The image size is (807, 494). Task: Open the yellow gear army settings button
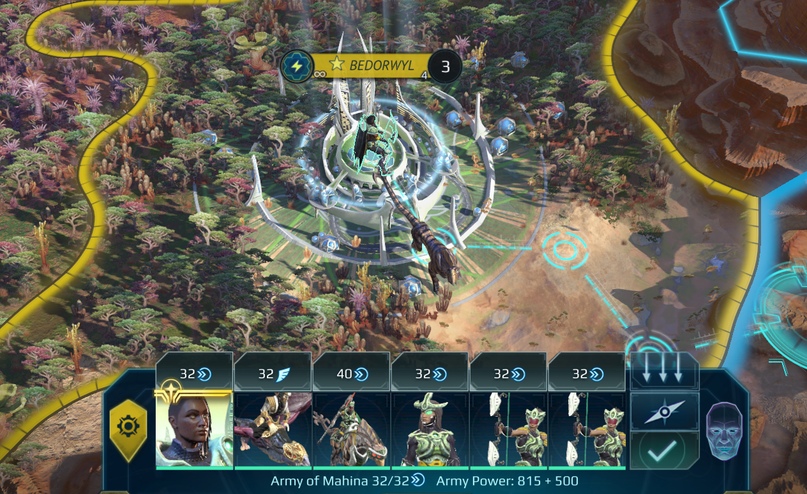coord(128,427)
